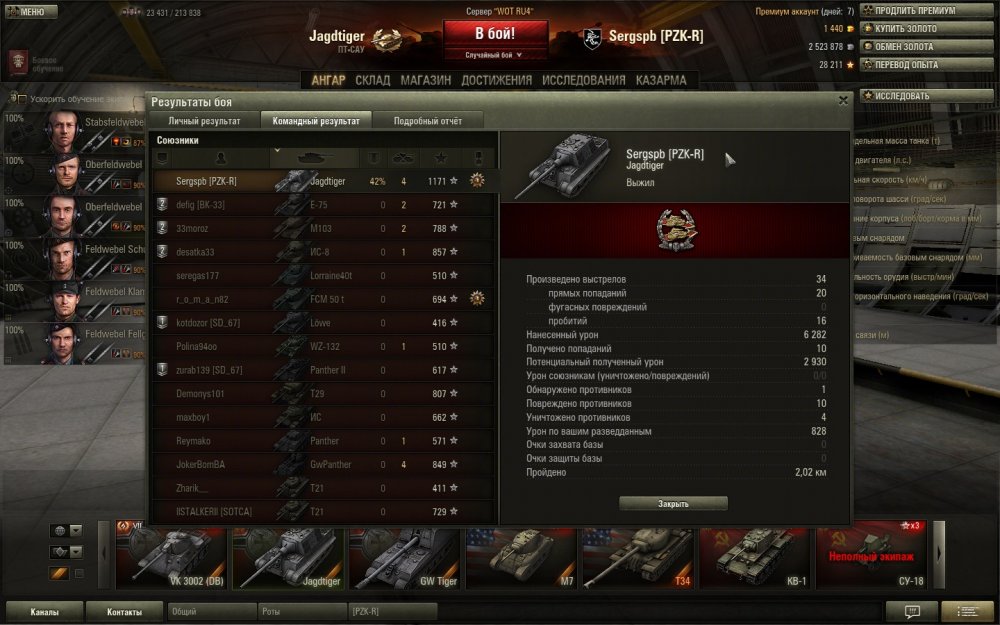Viewport: 1000px width, 625px height.
Task: Select the GW Tiger tank in carousel
Action: [x=406, y=555]
